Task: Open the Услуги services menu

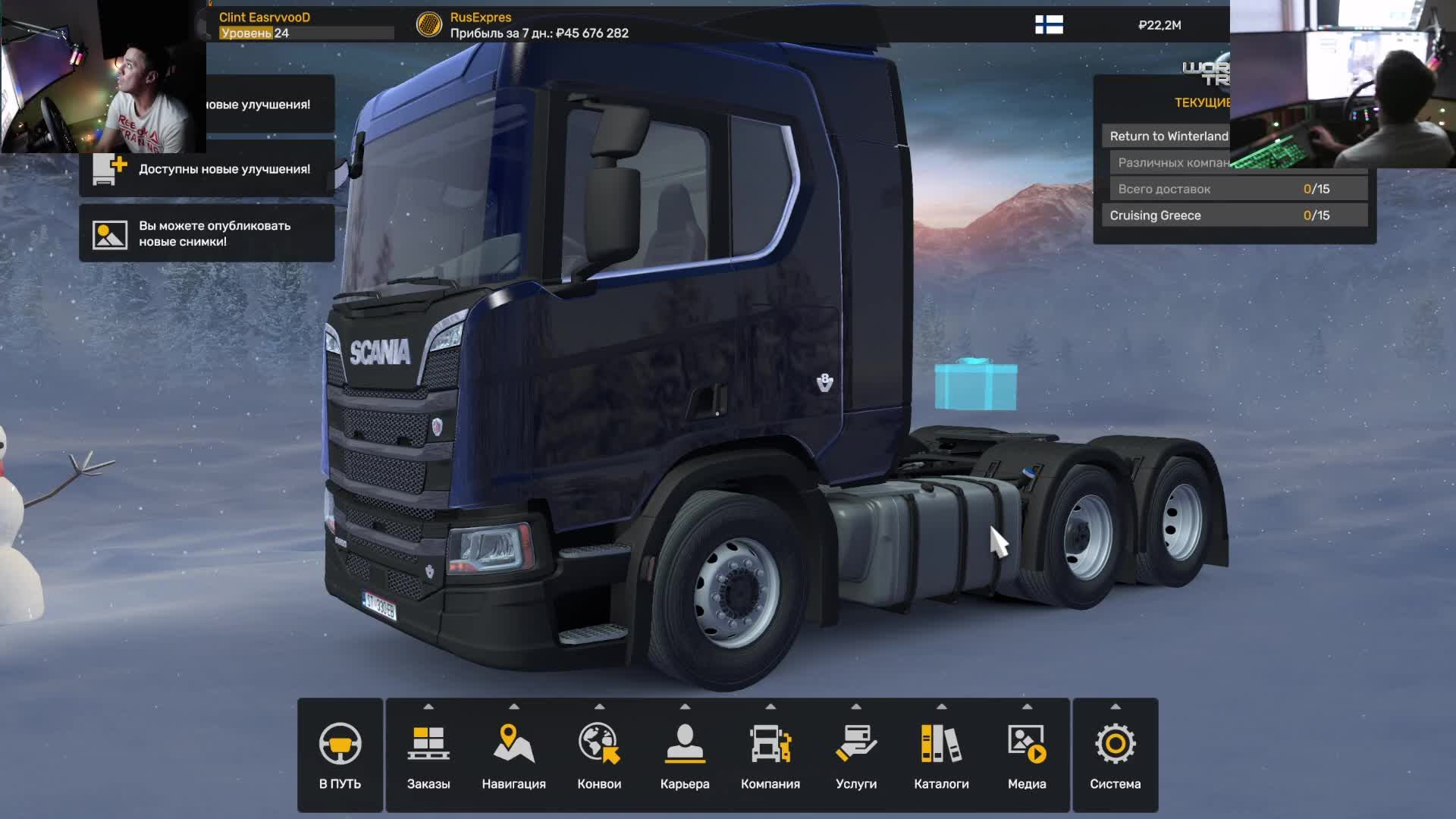Action: [x=856, y=755]
